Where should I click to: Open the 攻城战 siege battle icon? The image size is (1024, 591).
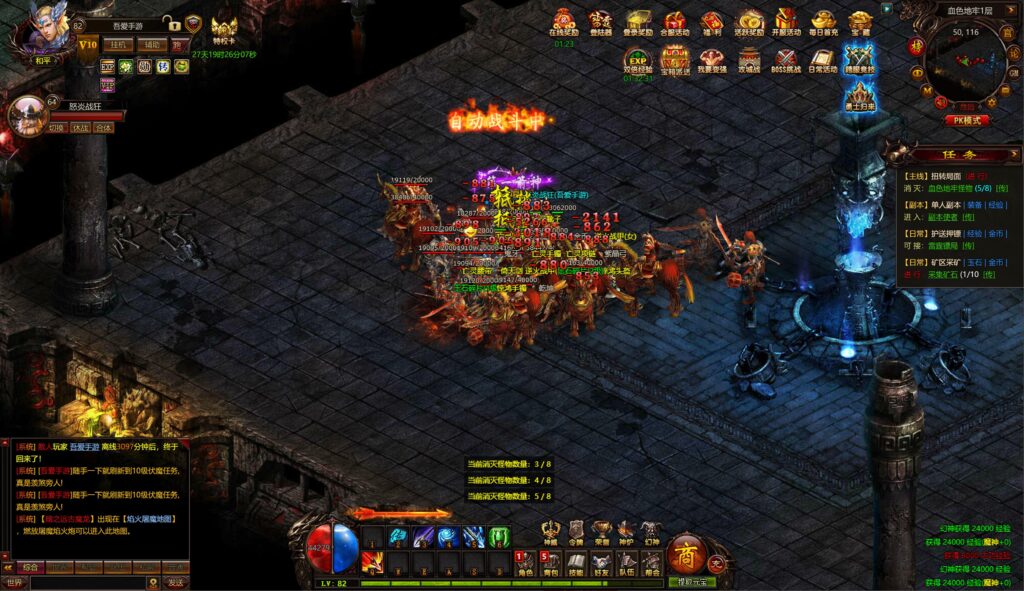(x=749, y=60)
